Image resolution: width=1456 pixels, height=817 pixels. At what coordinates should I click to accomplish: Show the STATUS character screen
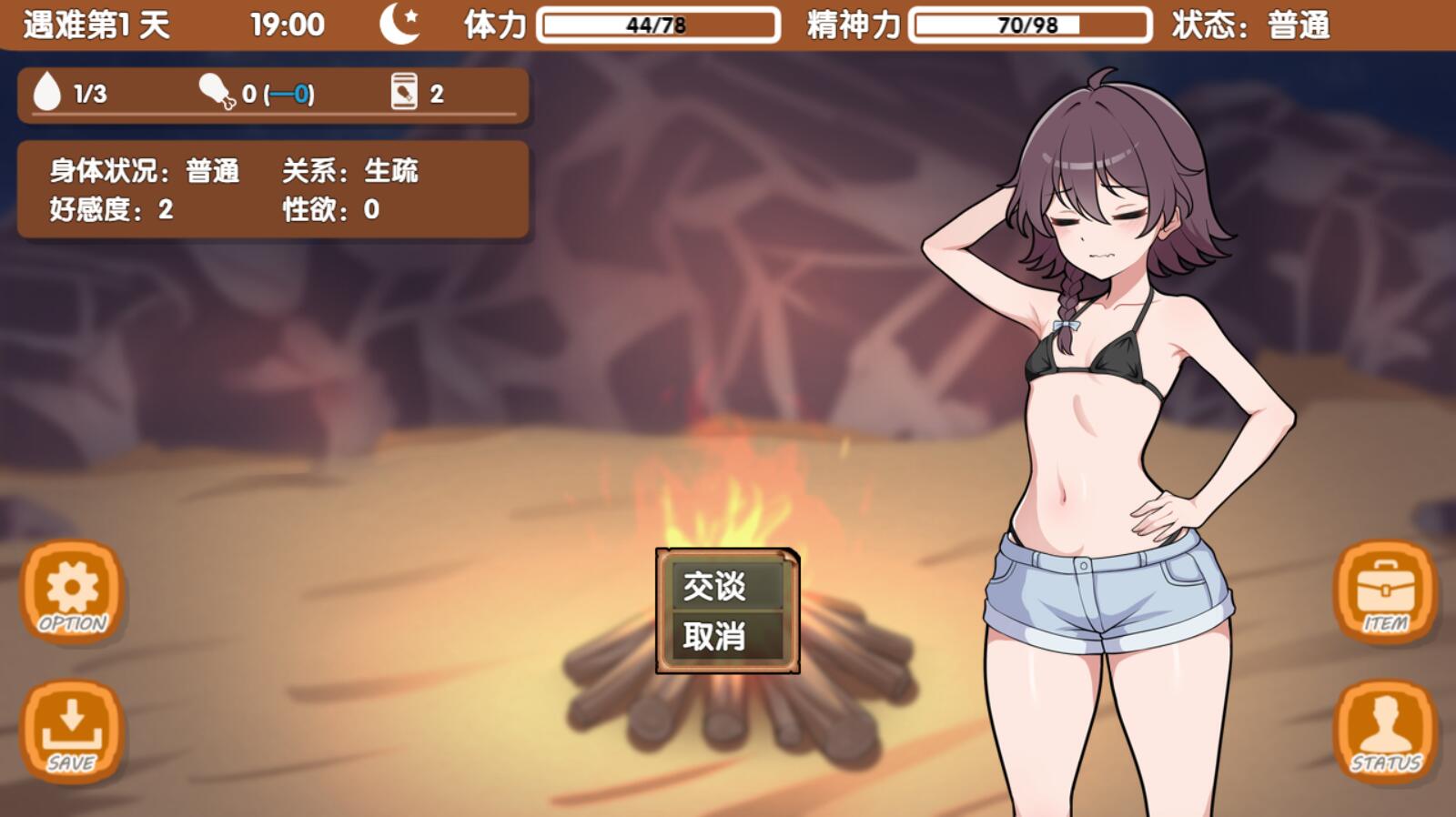coord(1384,731)
